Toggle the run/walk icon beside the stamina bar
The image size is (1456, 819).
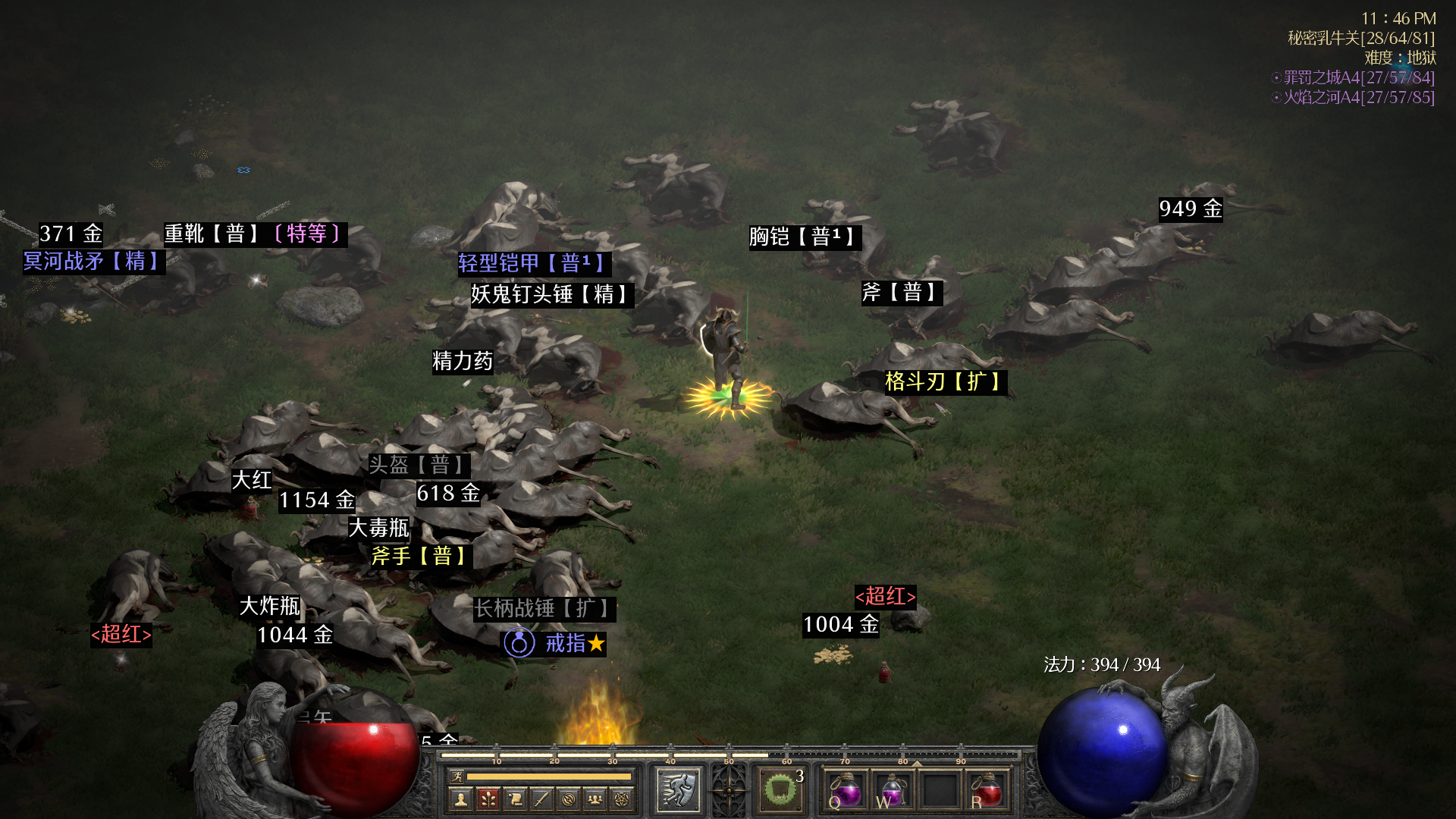[457, 776]
